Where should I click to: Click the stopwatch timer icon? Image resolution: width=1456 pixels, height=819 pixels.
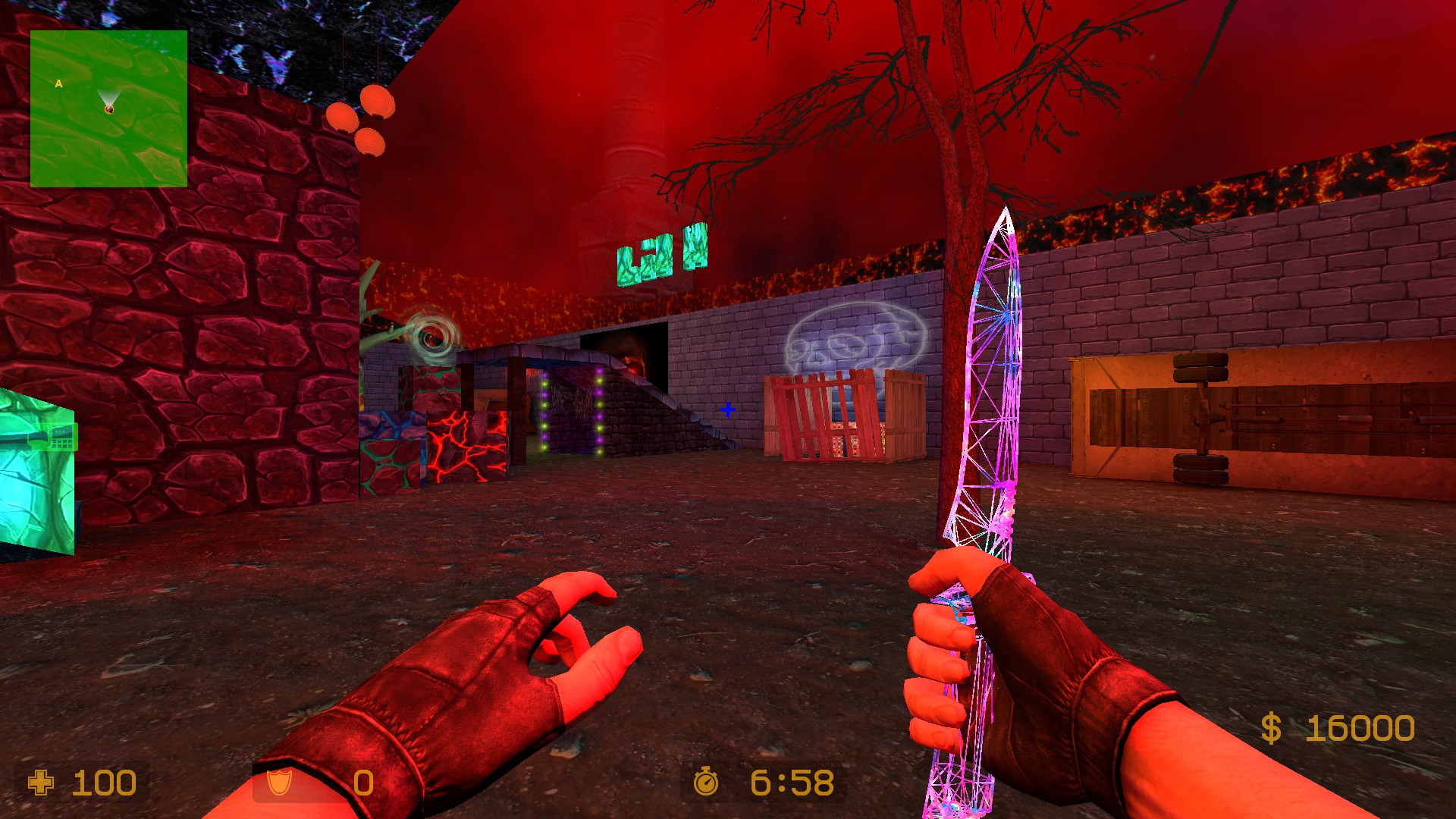[x=707, y=783]
